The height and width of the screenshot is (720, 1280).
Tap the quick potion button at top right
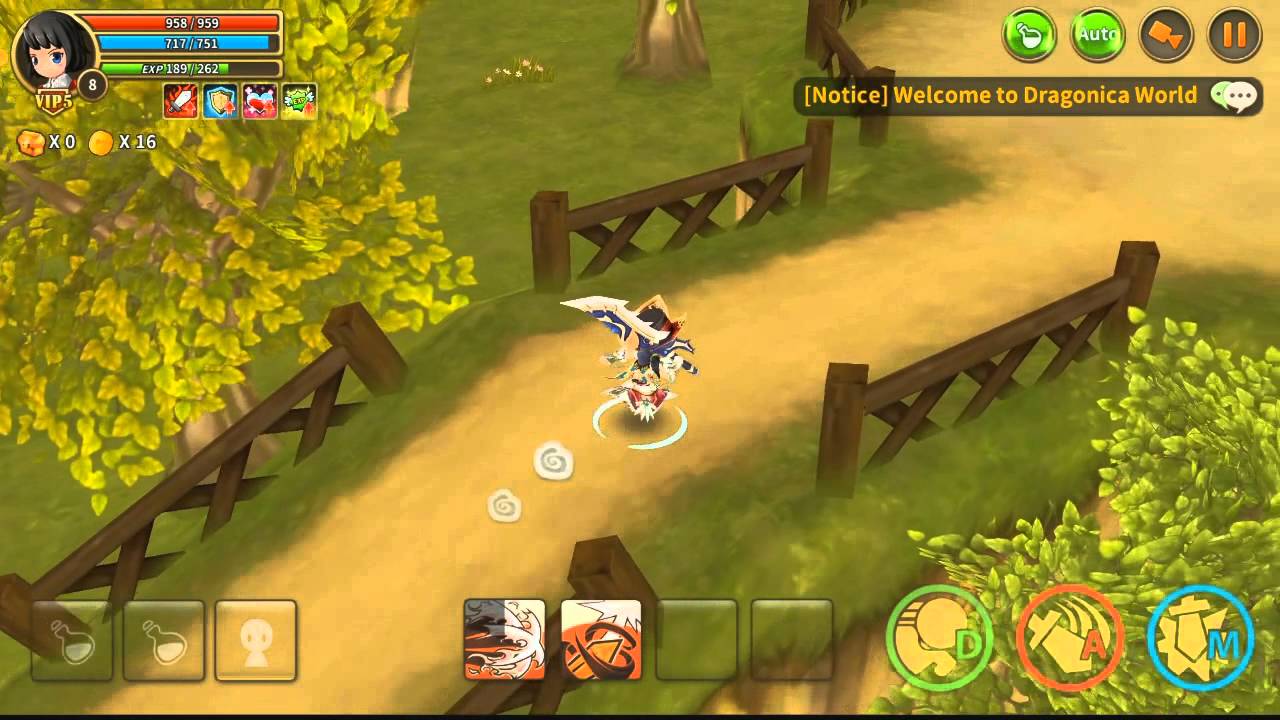(x=1028, y=33)
